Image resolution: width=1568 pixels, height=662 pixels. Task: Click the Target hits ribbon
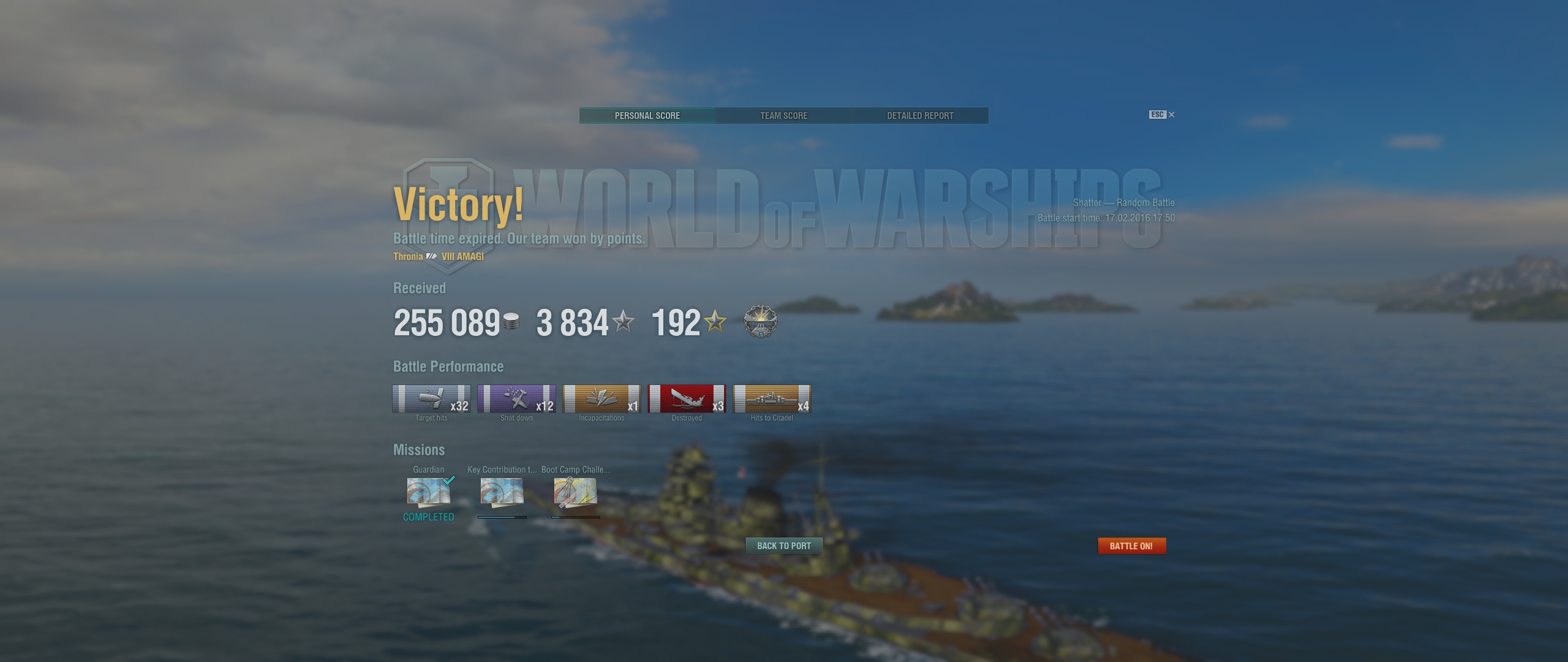(431, 399)
